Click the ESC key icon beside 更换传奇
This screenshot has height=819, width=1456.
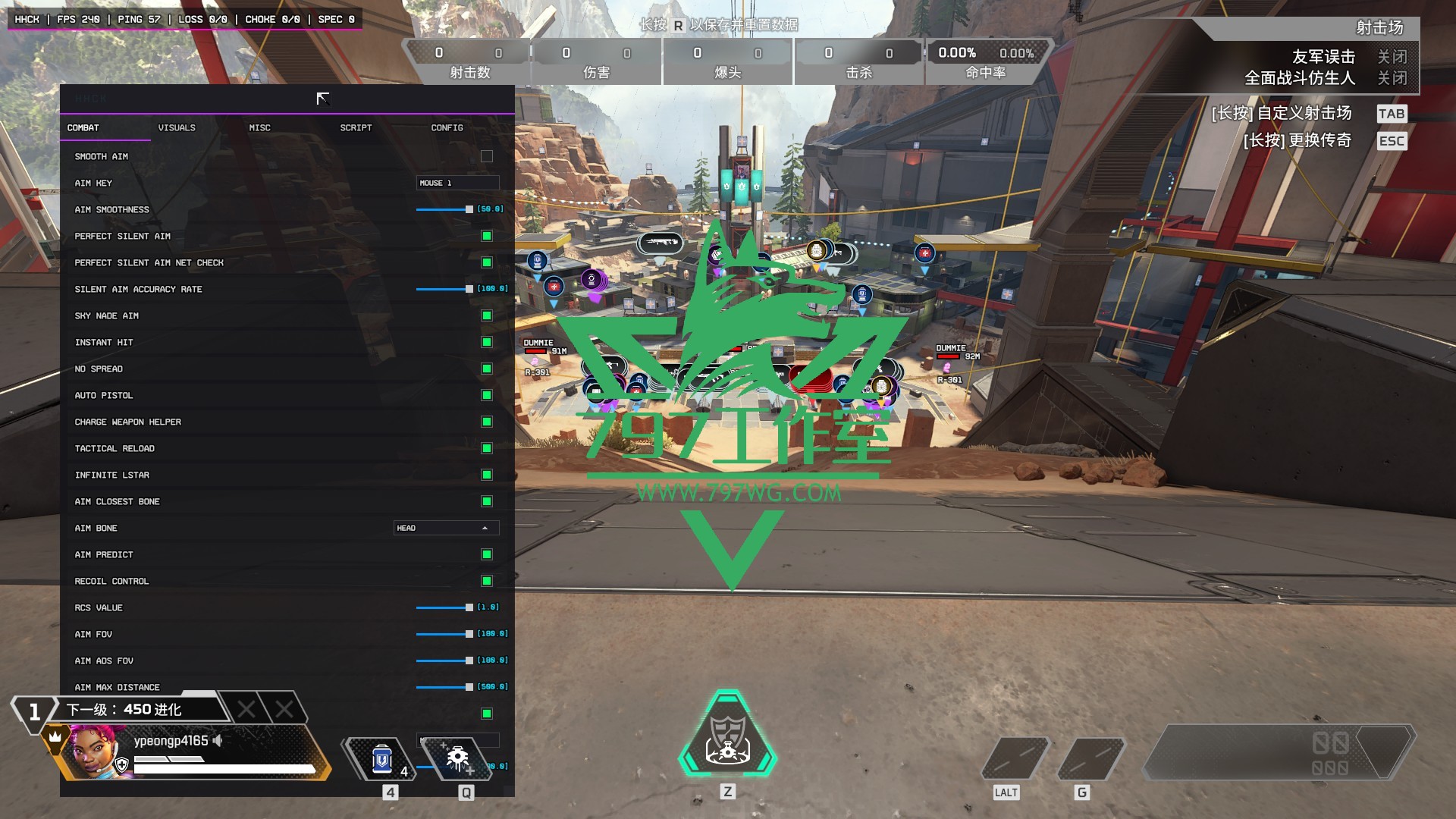[x=1392, y=140]
